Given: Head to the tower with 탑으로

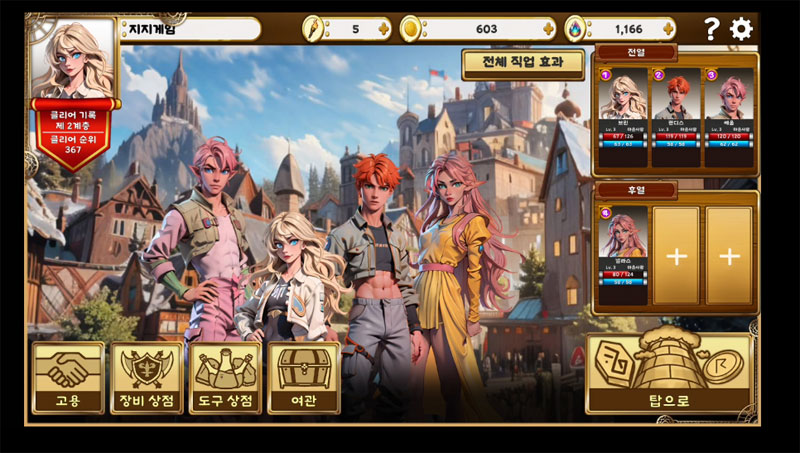Looking at the screenshot, I should [669, 373].
